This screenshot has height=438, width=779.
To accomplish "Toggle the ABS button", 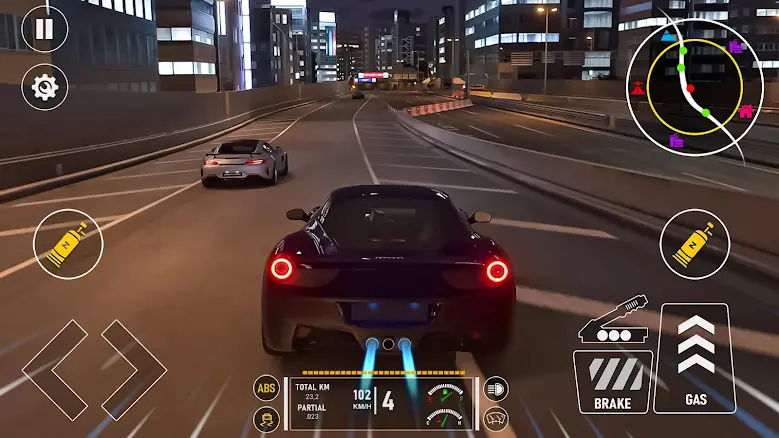I will point(267,389).
